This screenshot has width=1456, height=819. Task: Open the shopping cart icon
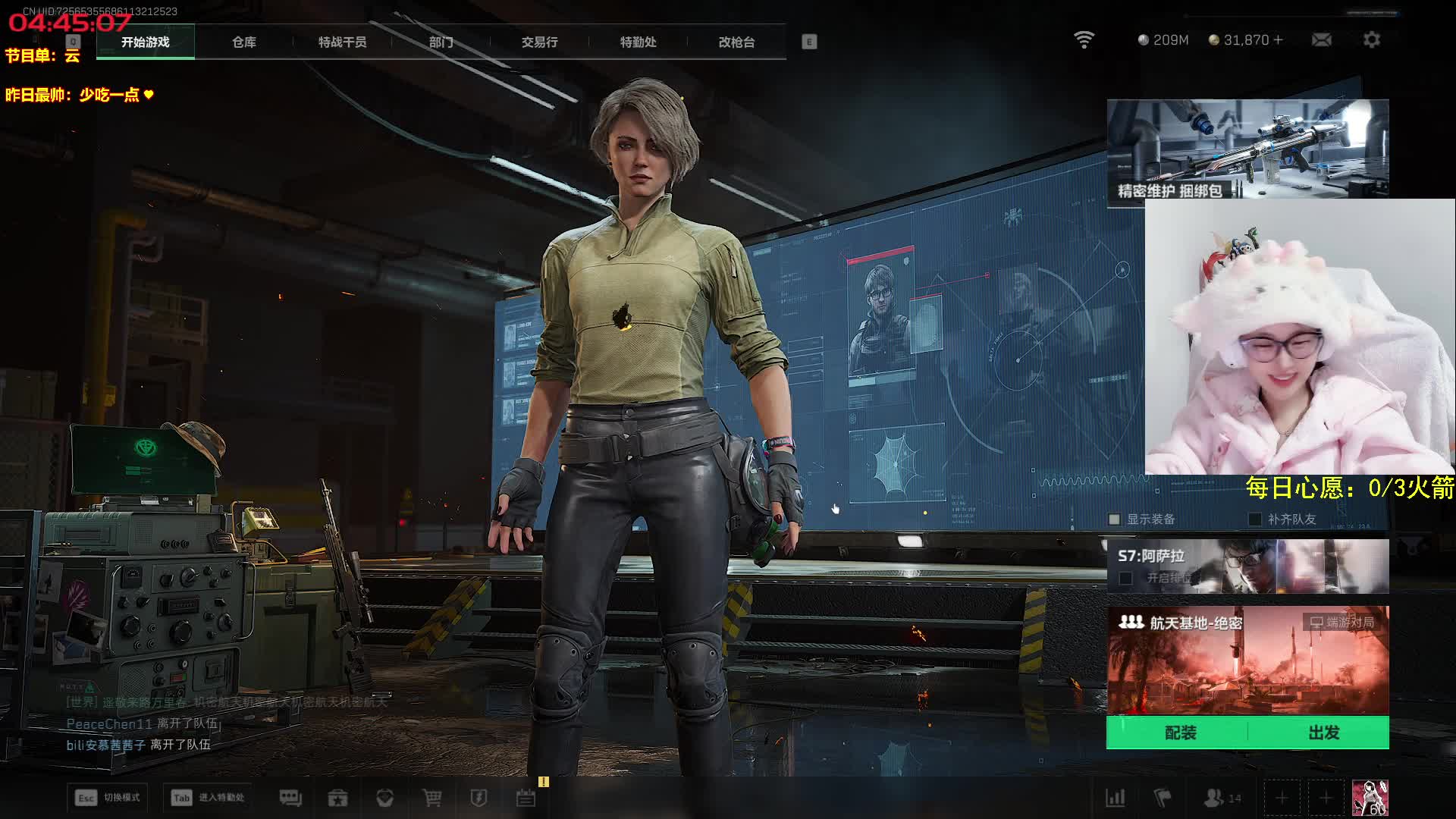click(x=431, y=798)
